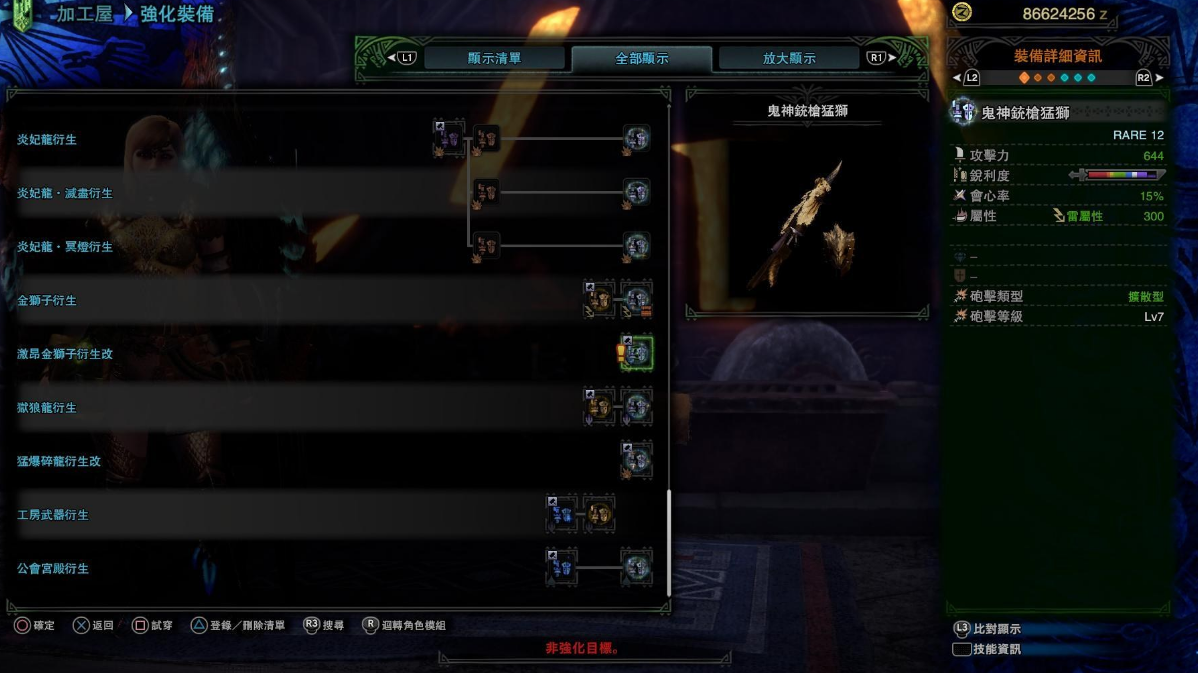
Task: Select the 全部顯示 tab
Action: click(x=641, y=58)
